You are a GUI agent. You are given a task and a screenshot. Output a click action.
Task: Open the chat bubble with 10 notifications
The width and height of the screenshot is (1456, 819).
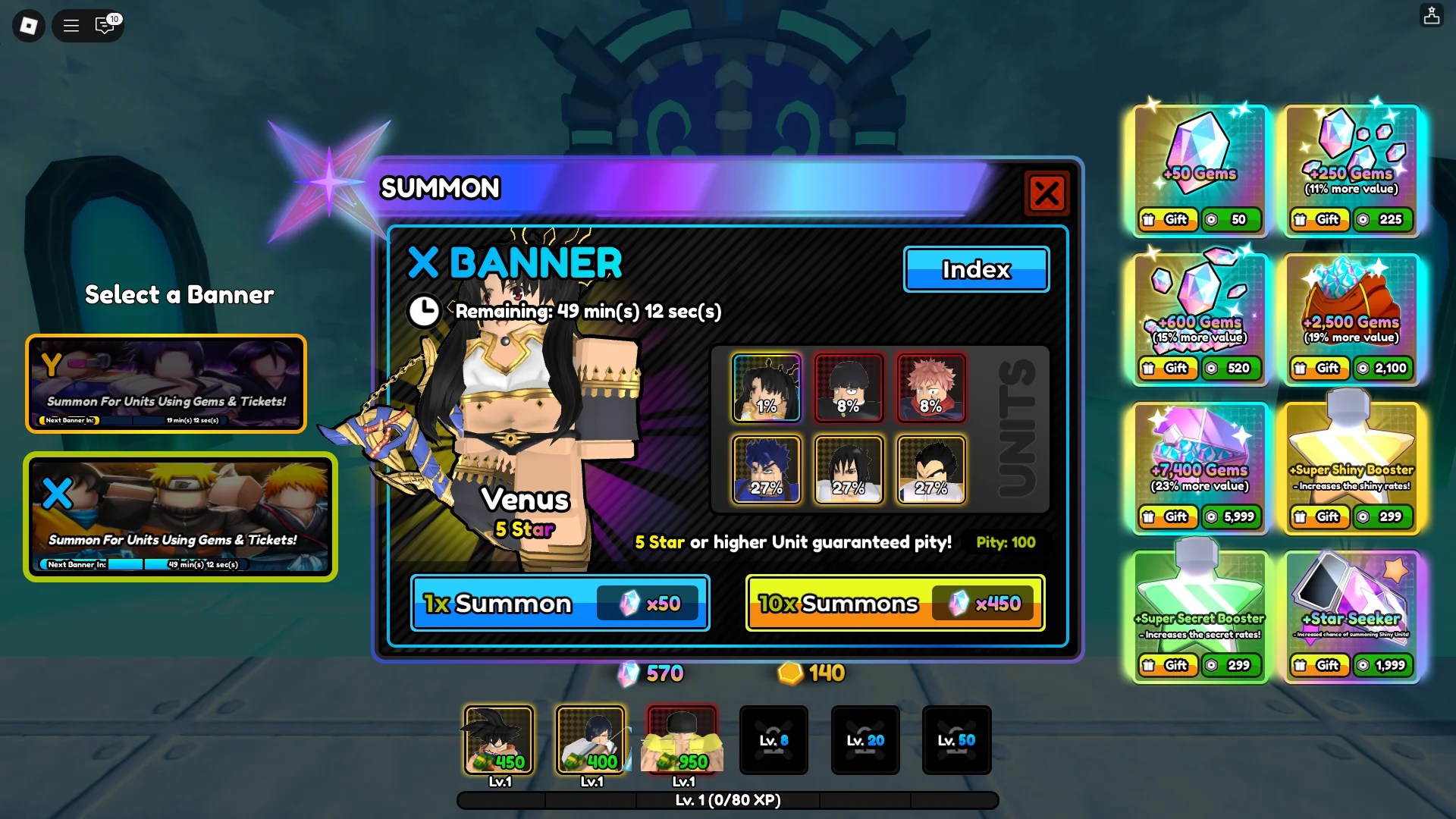pos(106,26)
